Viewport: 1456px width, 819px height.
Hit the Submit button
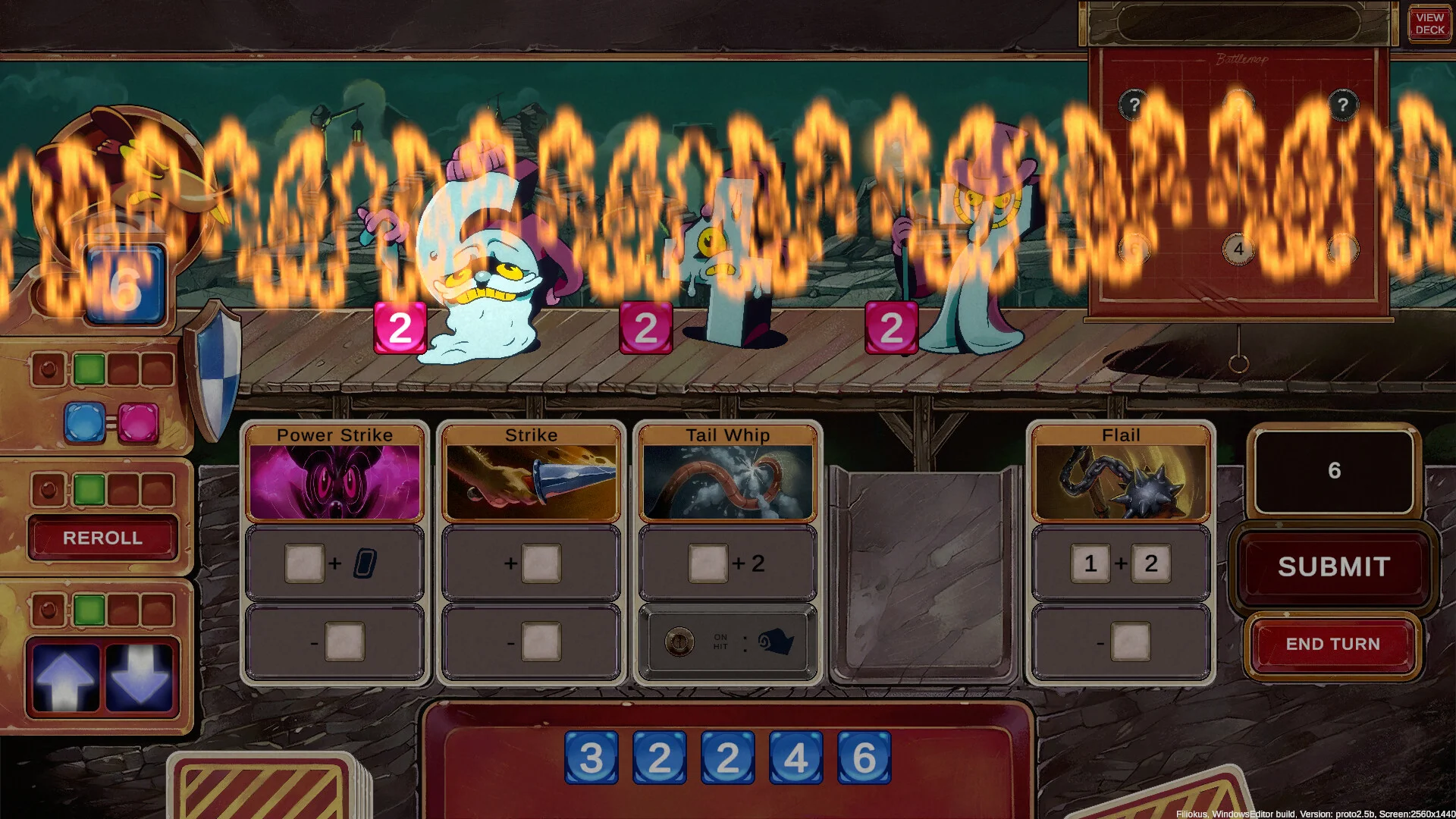(1333, 566)
